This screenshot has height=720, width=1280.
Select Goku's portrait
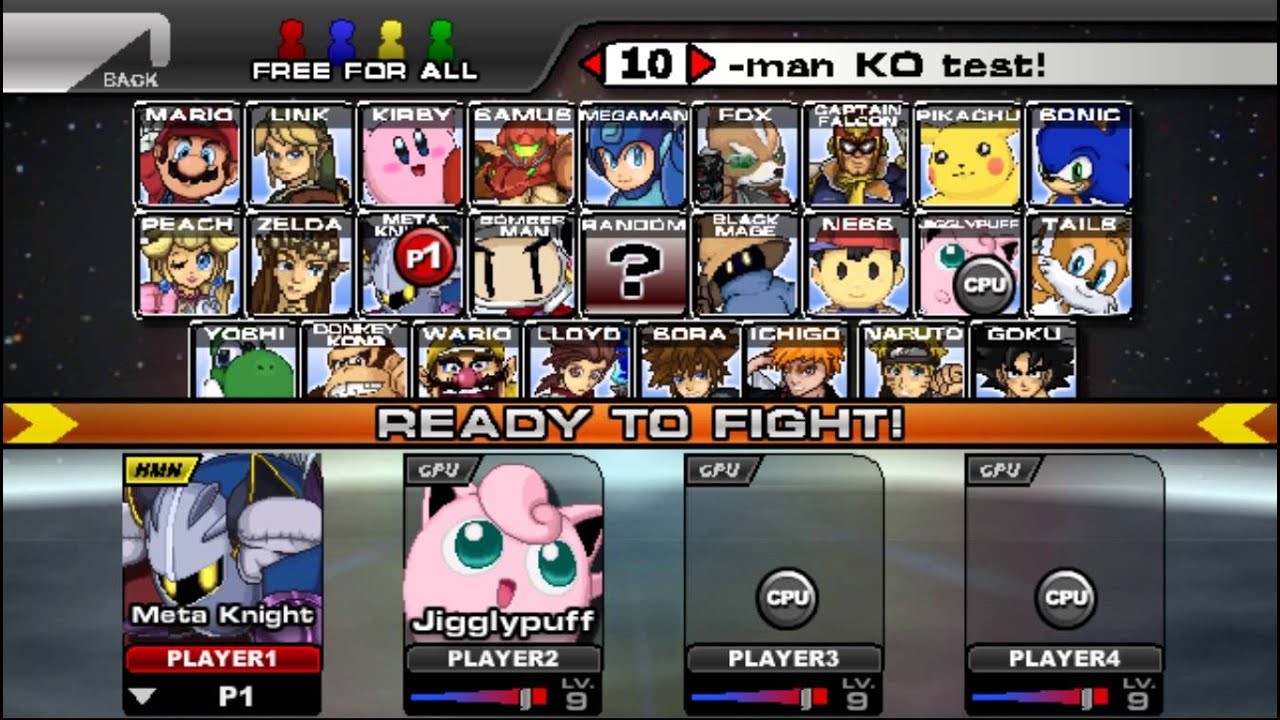pos(1022,362)
